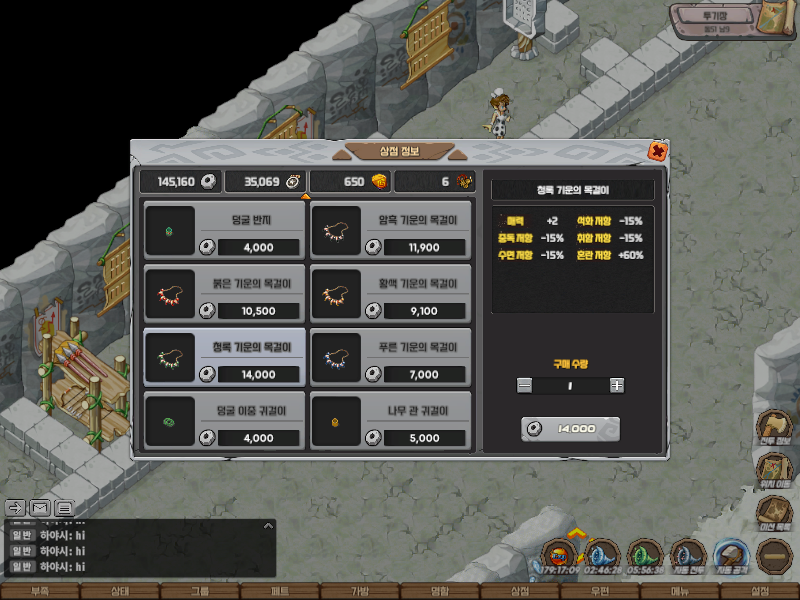Choose the 암흑 기운의 목걸이 shop item
Image resolution: width=800 pixels, height=600 pixels.
pos(391,228)
